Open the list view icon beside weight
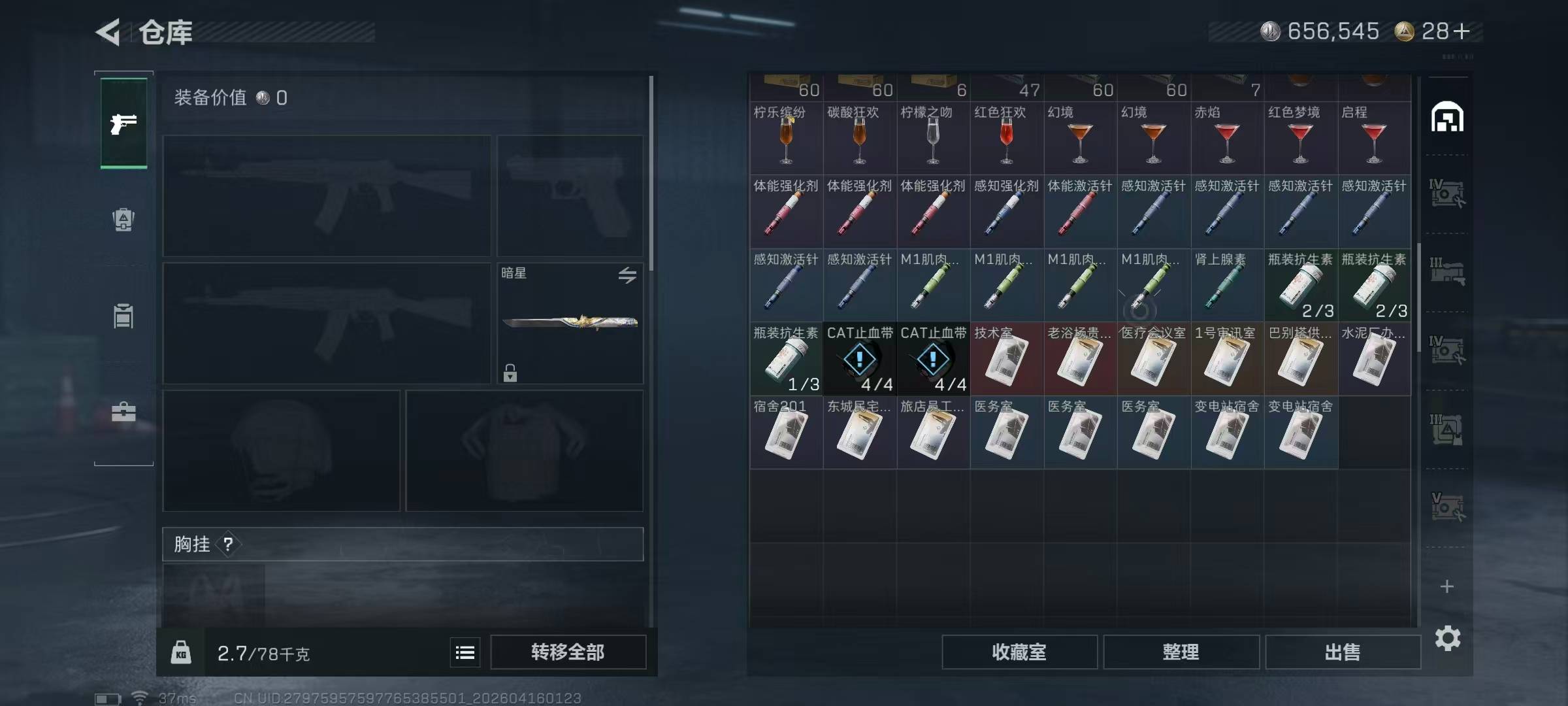Screen dimensions: 1568x706 (x=465, y=652)
